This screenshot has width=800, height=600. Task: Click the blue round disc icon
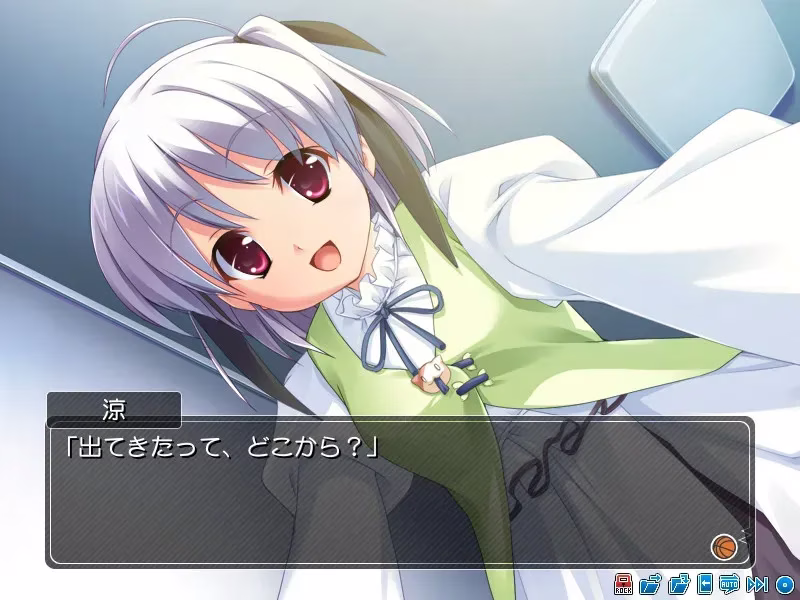784,584
